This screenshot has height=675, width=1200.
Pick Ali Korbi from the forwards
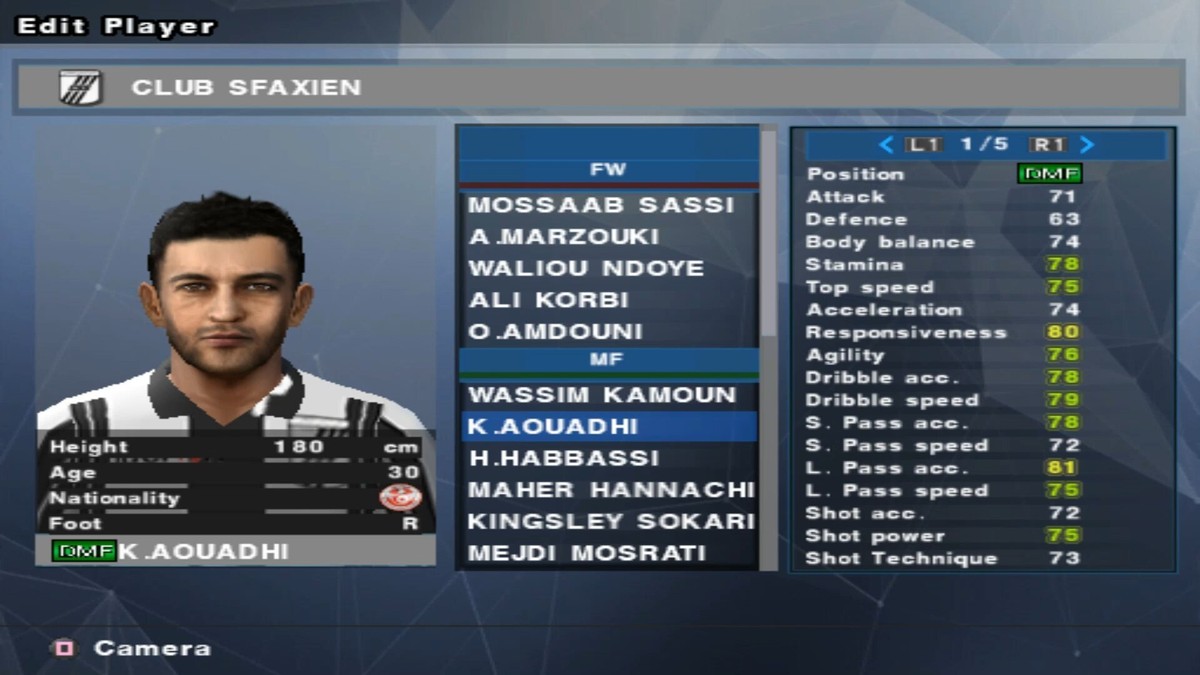click(549, 300)
